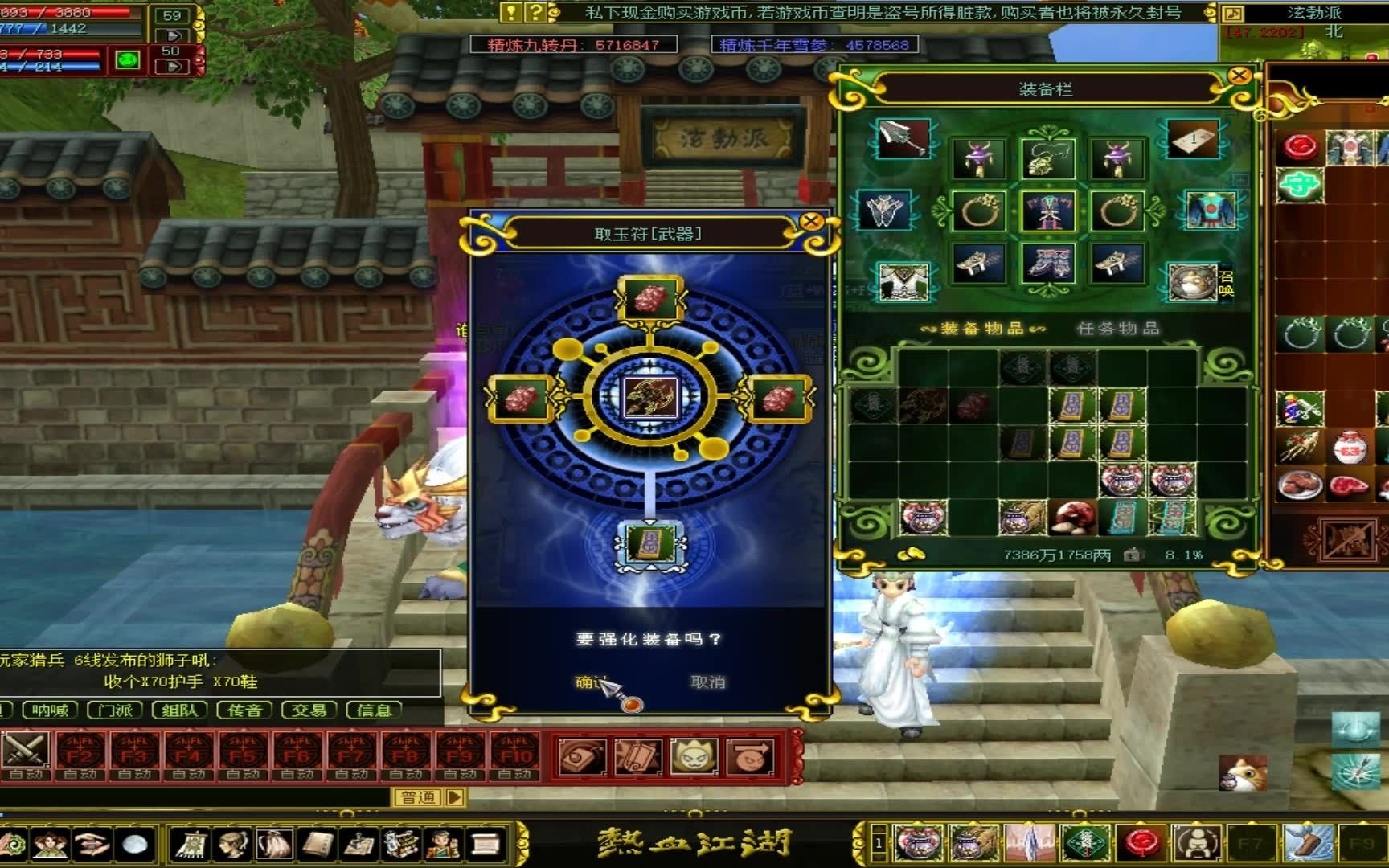
Task: Click the right red stone material slot
Action: click(x=779, y=398)
